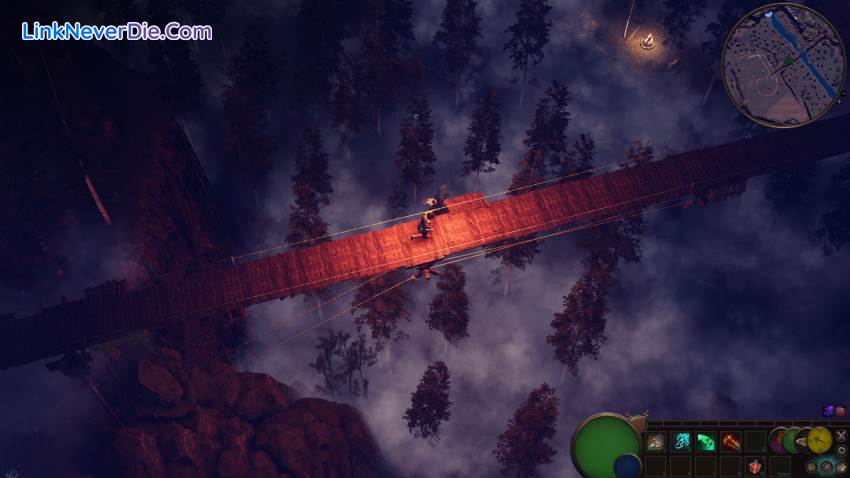This screenshot has height=478, width=850.
Task: Activate the fiery strike skill
Action: point(731,441)
